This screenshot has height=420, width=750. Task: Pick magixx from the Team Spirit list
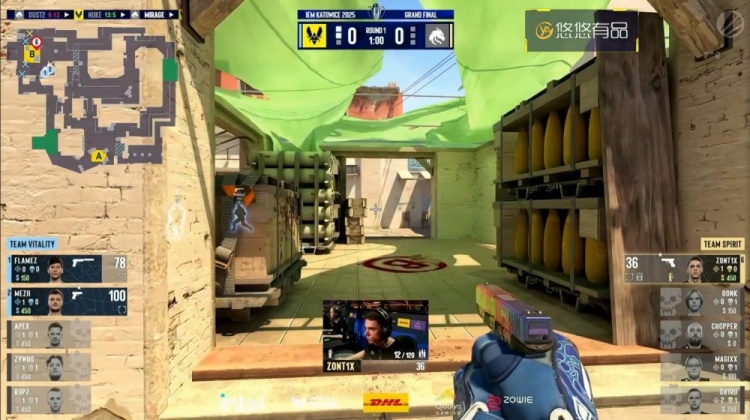(702, 367)
